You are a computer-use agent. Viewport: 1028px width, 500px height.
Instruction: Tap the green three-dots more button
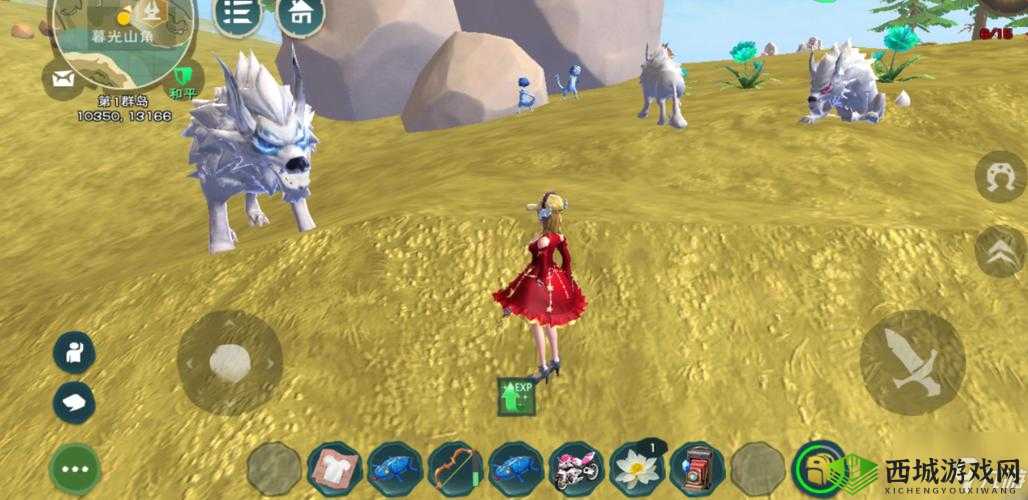coord(74,467)
